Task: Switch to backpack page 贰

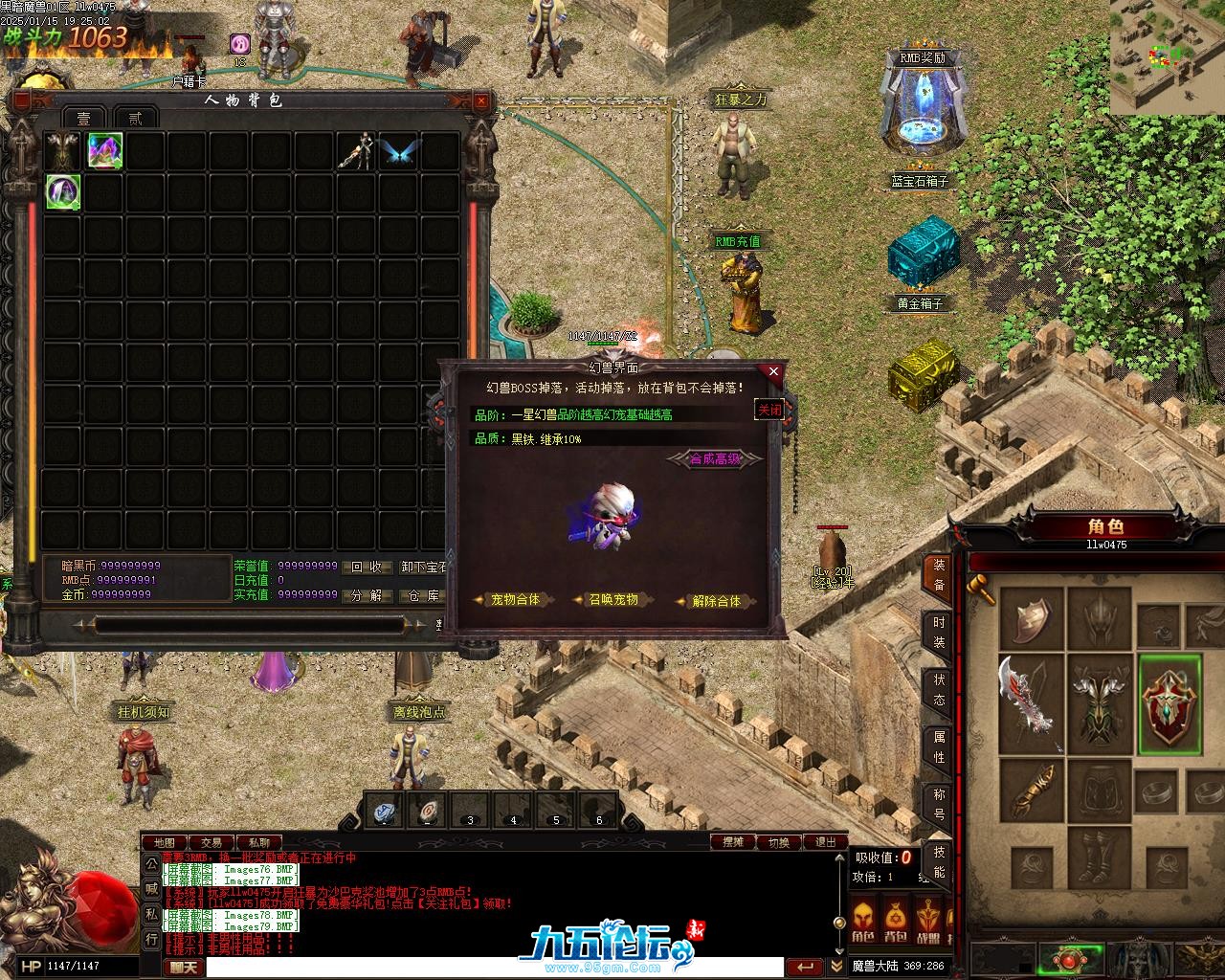Action: click(x=135, y=118)
